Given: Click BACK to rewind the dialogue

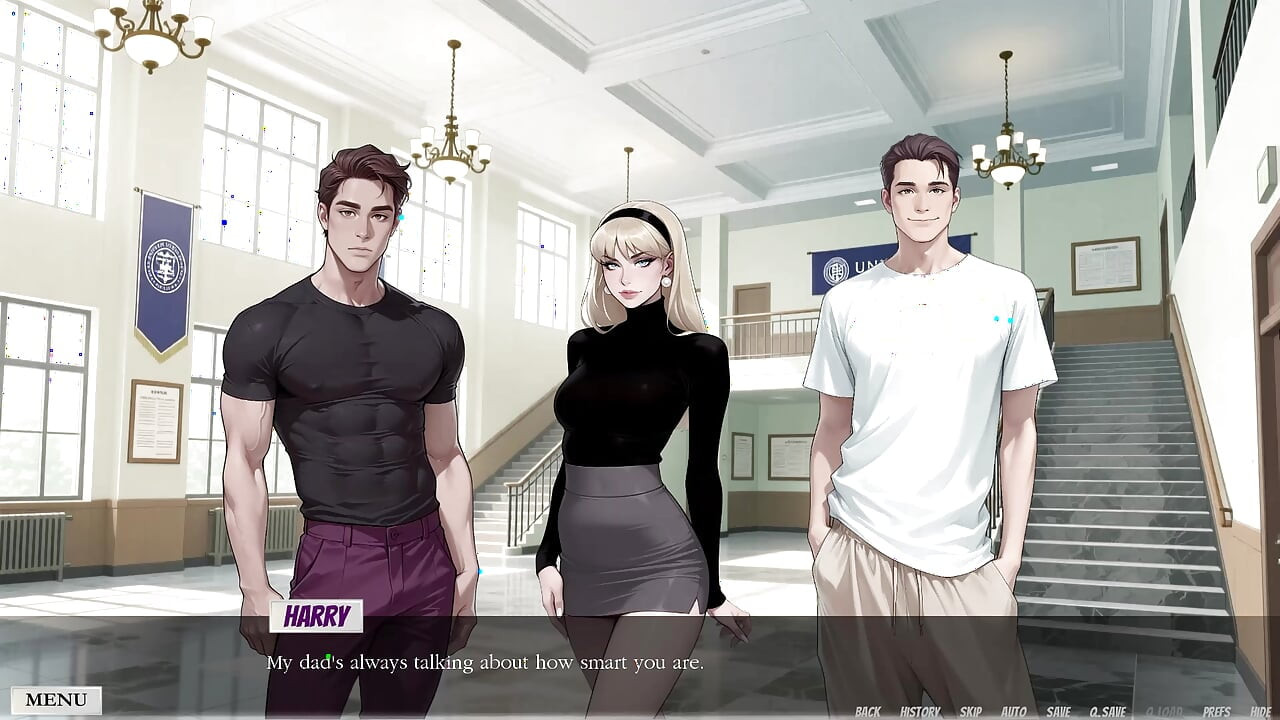Looking at the screenshot, I should coord(868,710).
